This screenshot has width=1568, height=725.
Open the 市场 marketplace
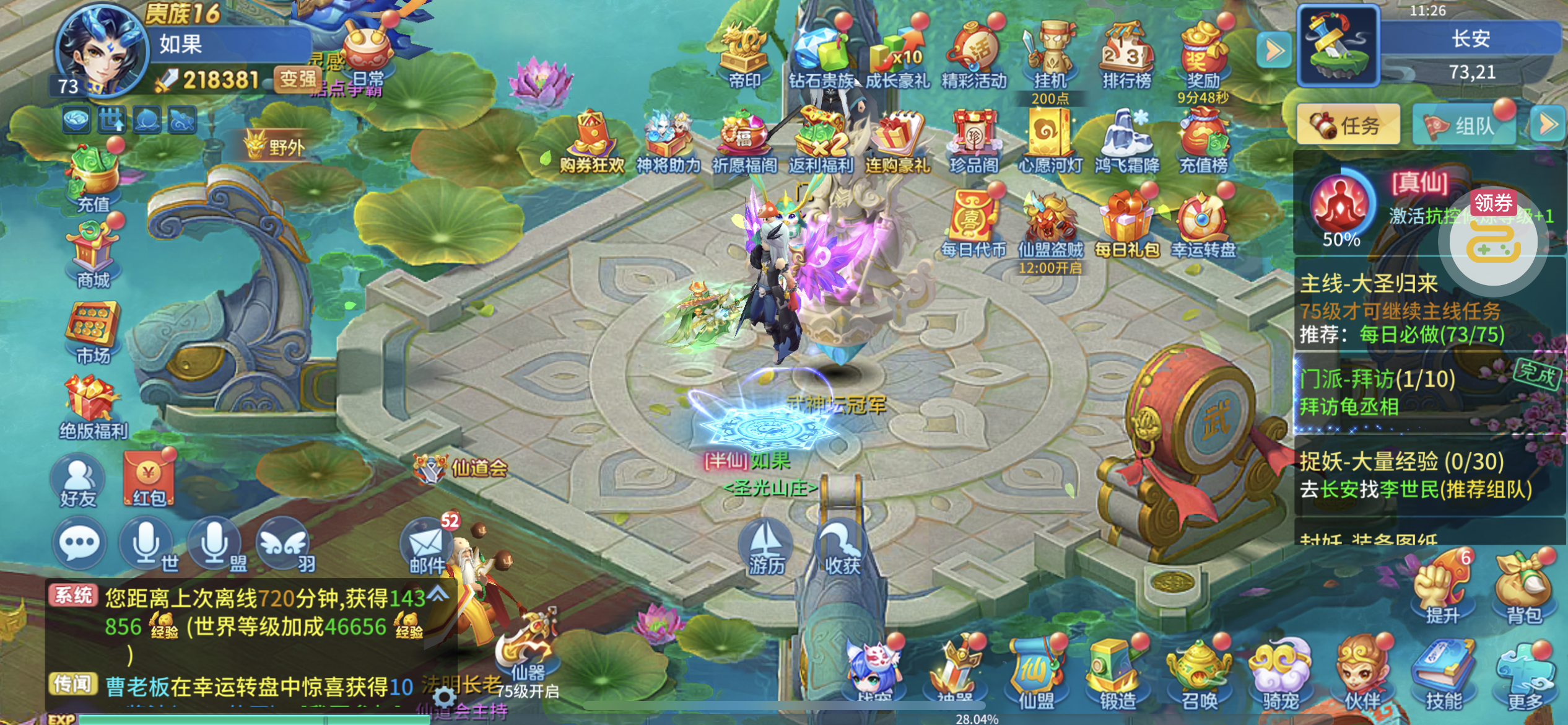click(93, 333)
